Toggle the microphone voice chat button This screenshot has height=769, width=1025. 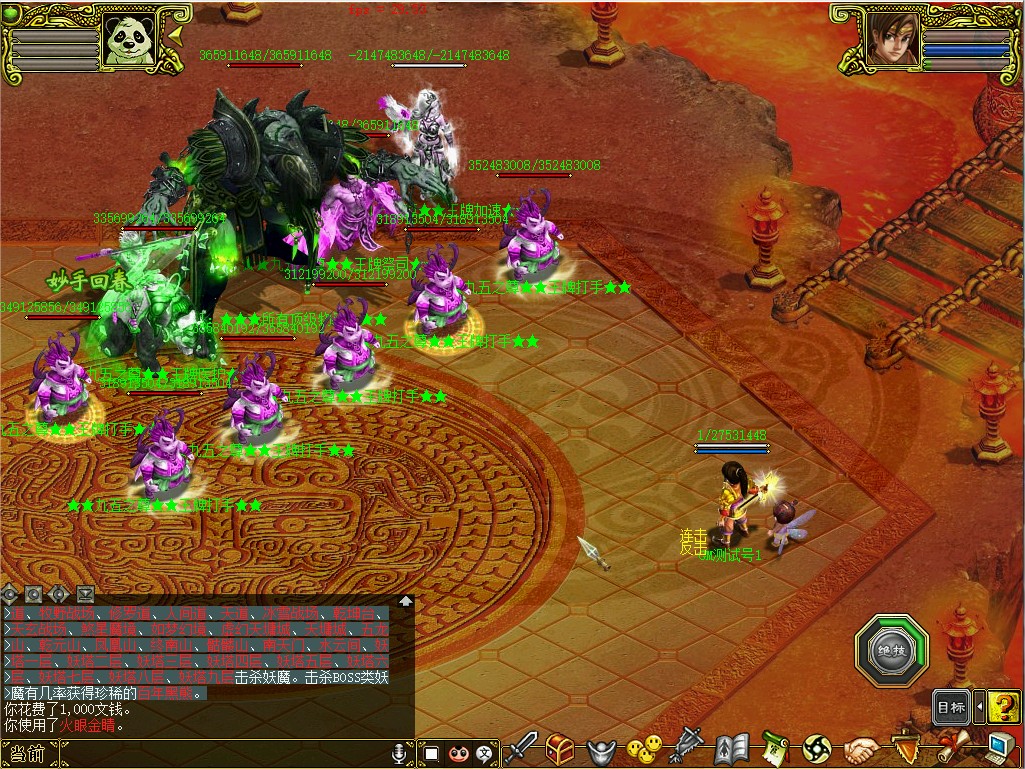pyautogui.click(x=399, y=752)
